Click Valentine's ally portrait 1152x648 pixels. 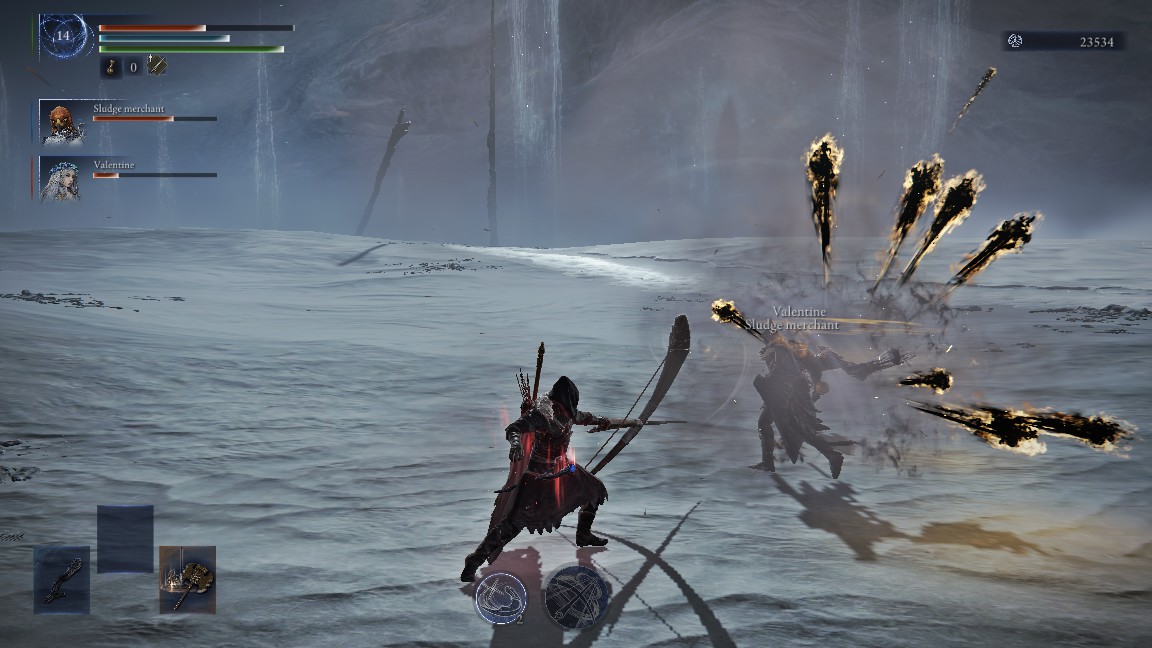click(60, 180)
